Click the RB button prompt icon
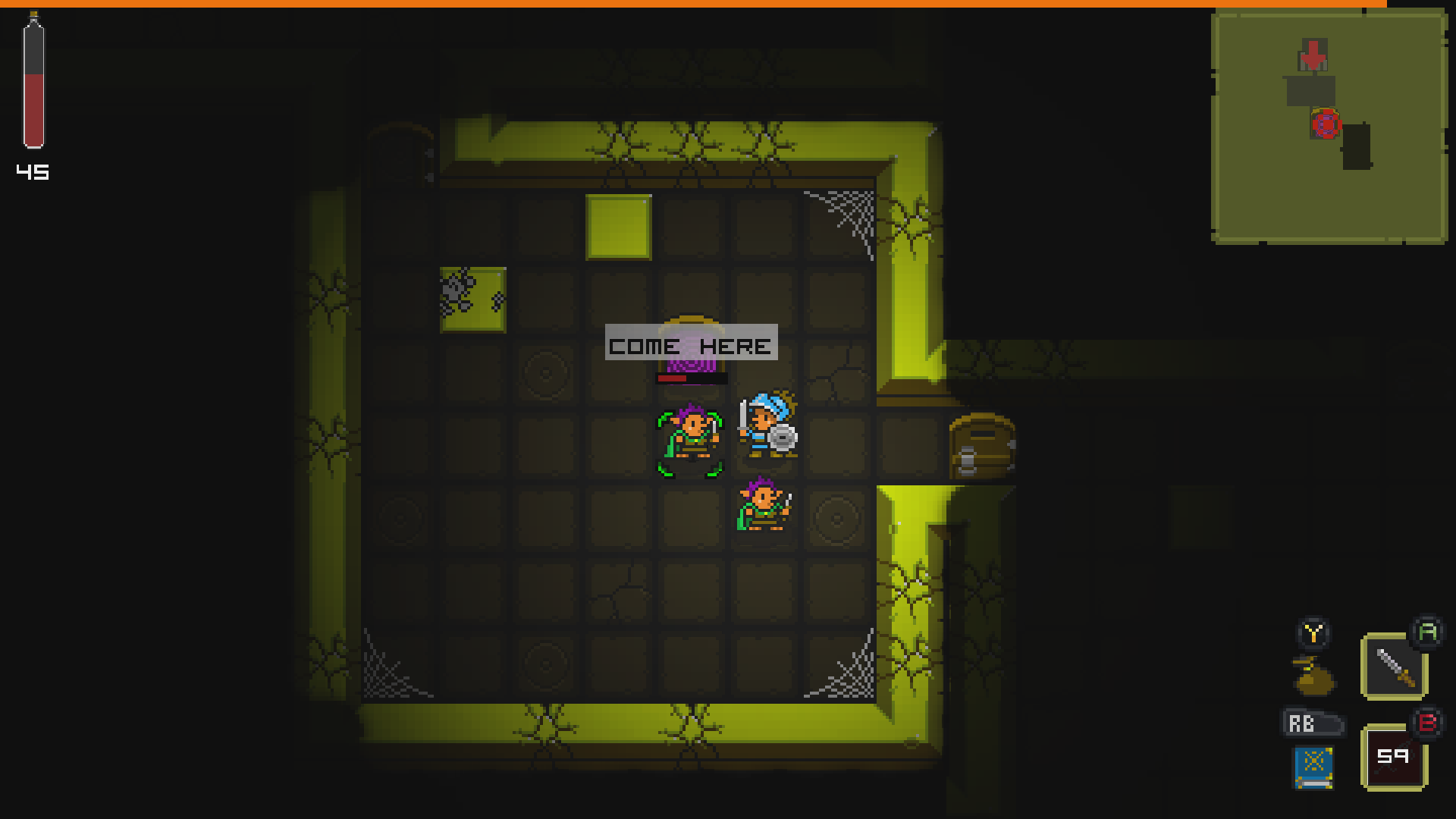 coord(1314,723)
